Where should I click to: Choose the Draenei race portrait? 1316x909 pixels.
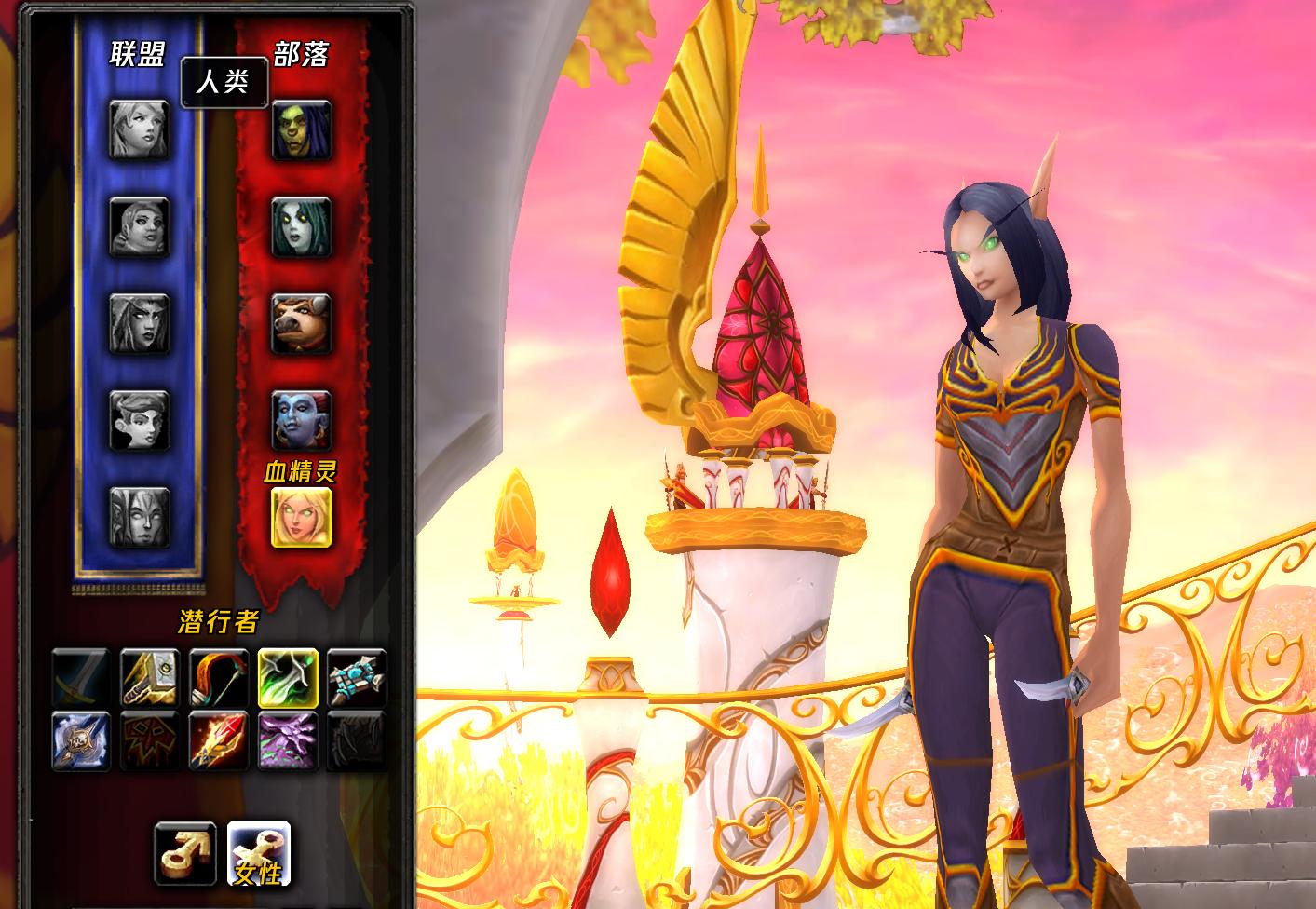point(139,517)
